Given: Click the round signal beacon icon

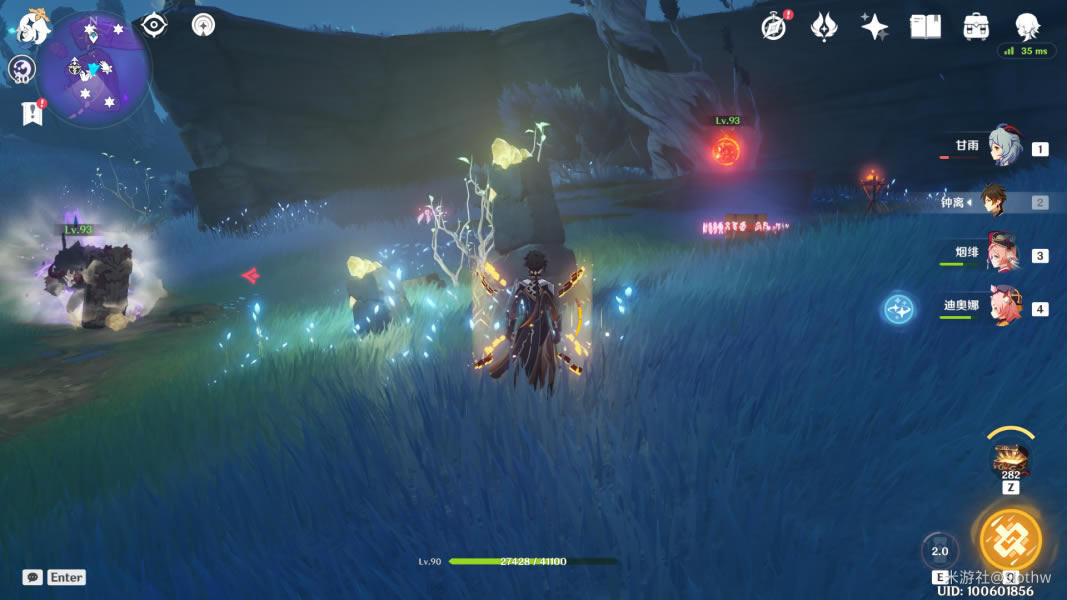Looking at the screenshot, I should [203, 25].
